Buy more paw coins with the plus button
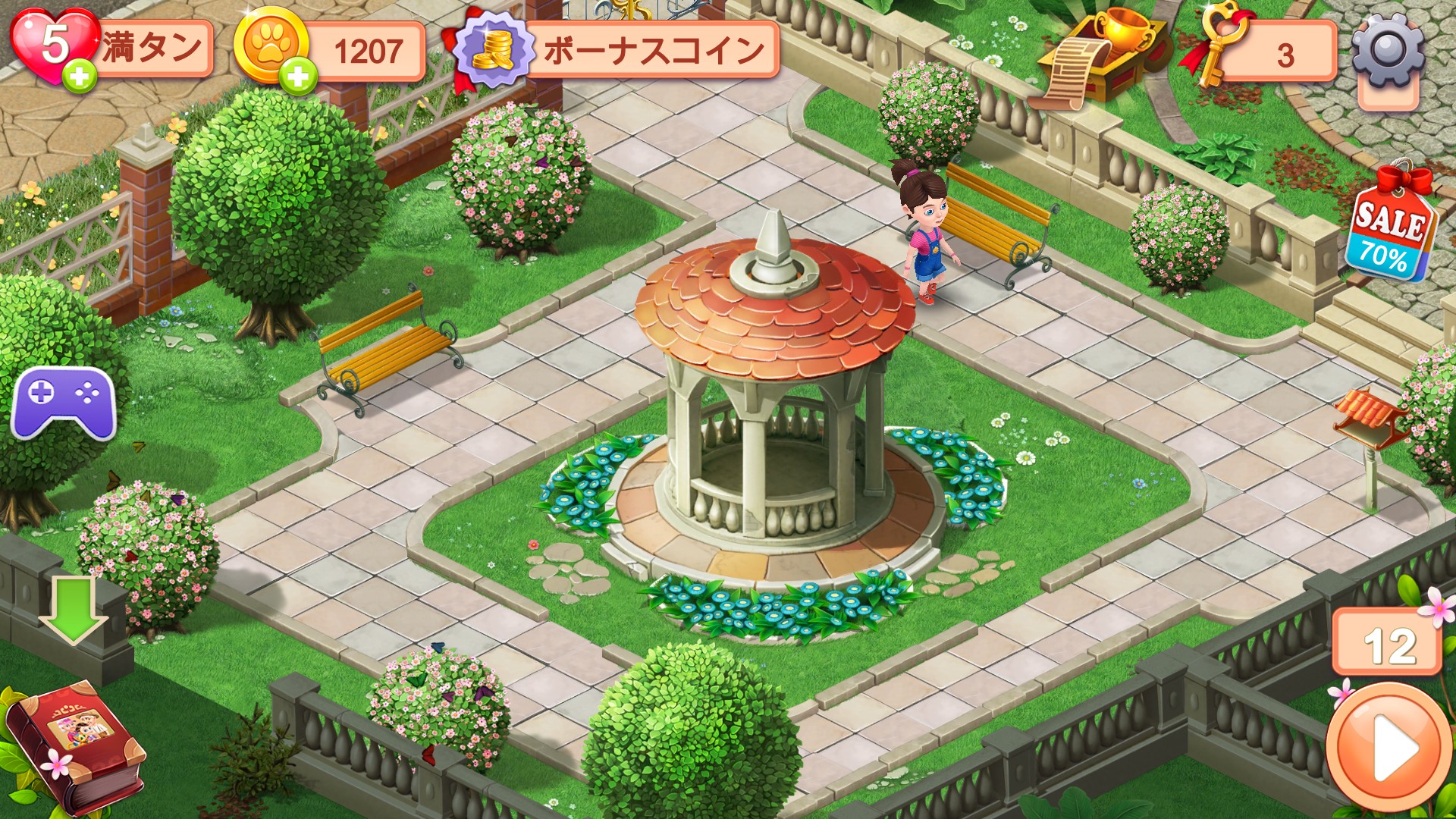The image size is (1456, 819). pyautogui.click(x=297, y=76)
